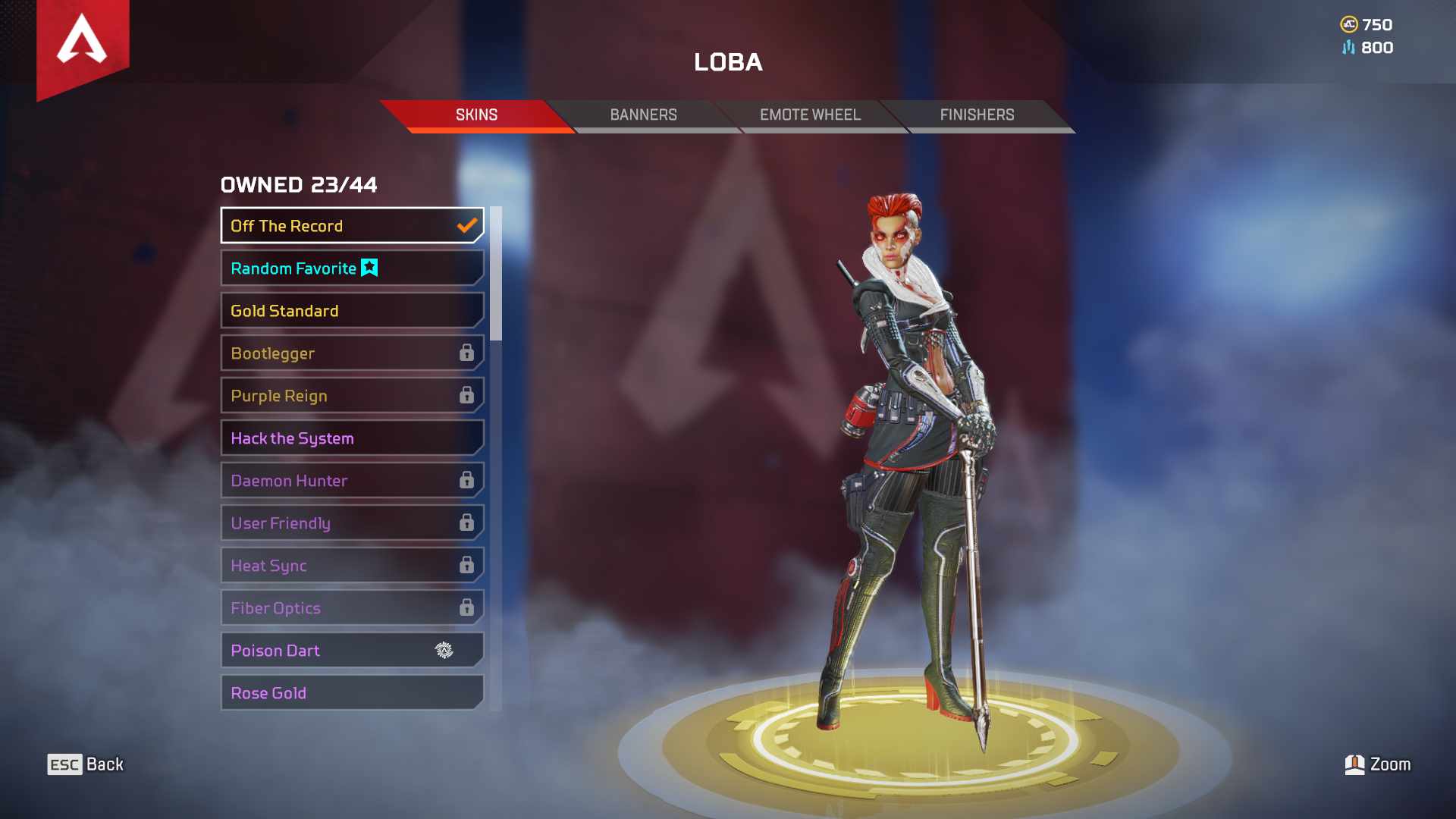Preview the locked Bootlegger skin
The width and height of the screenshot is (1456, 819).
click(x=352, y=353)
